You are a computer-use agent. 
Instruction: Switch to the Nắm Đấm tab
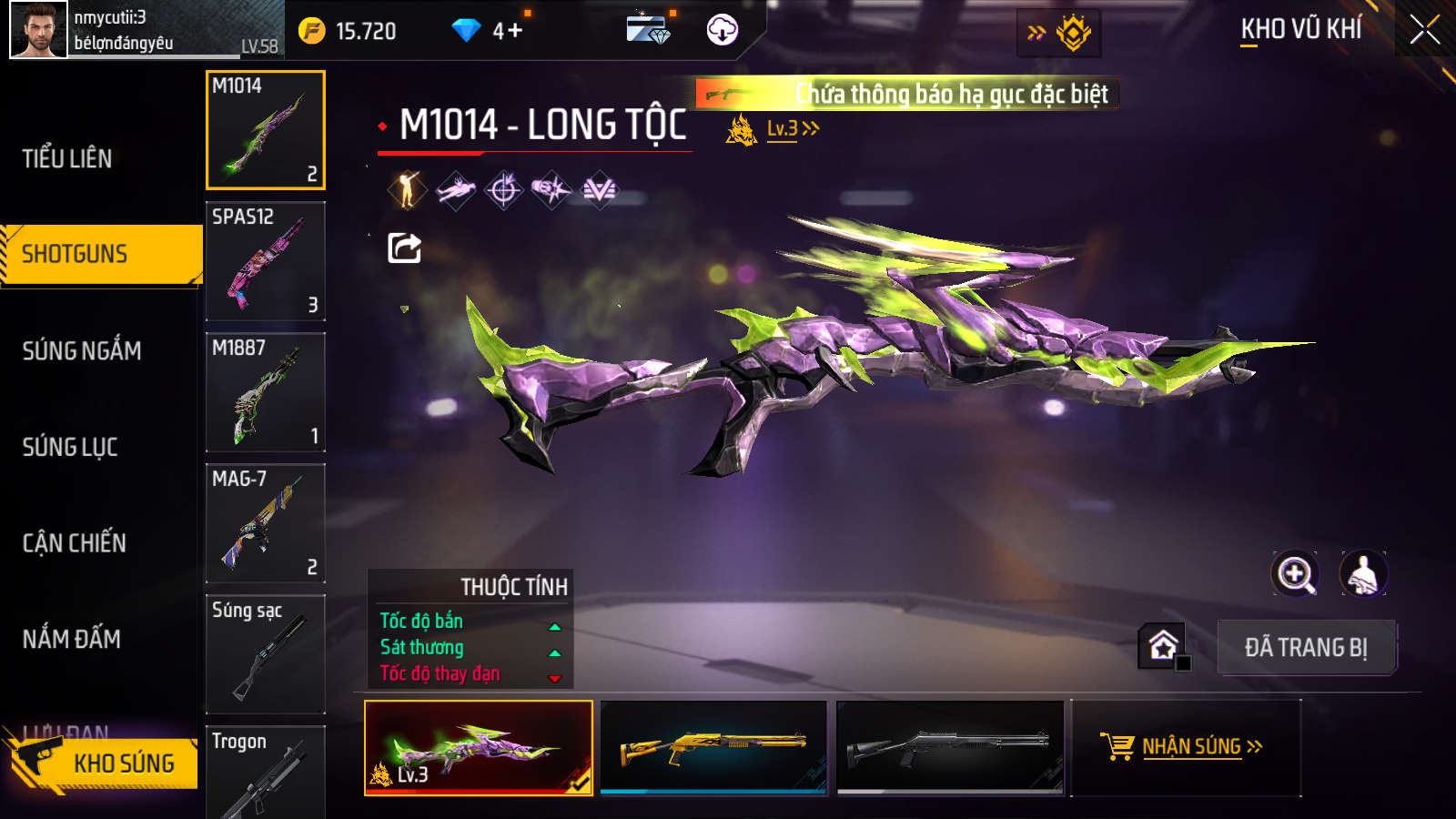click(72, 639)
